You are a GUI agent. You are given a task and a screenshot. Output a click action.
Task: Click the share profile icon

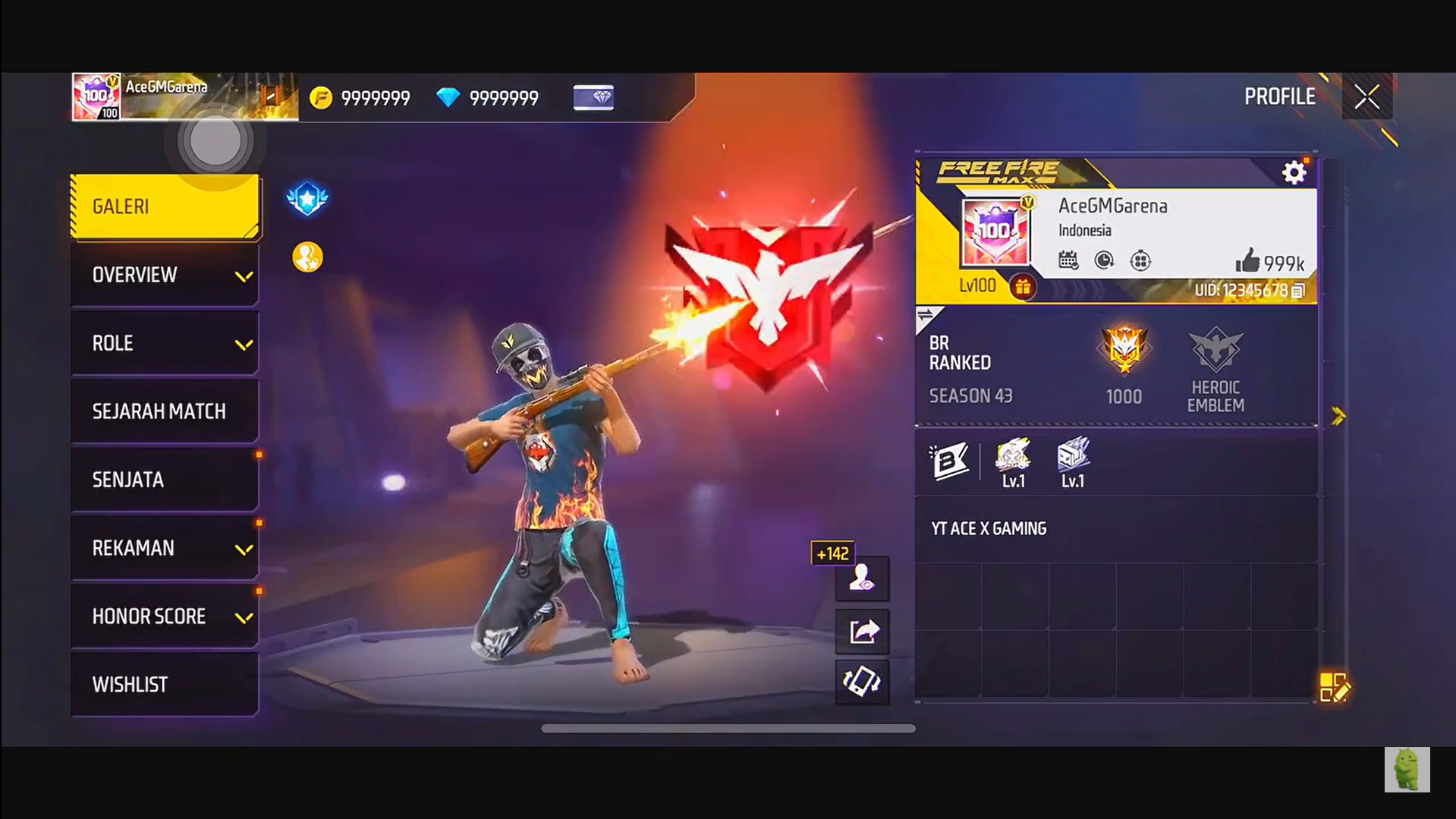862,631
